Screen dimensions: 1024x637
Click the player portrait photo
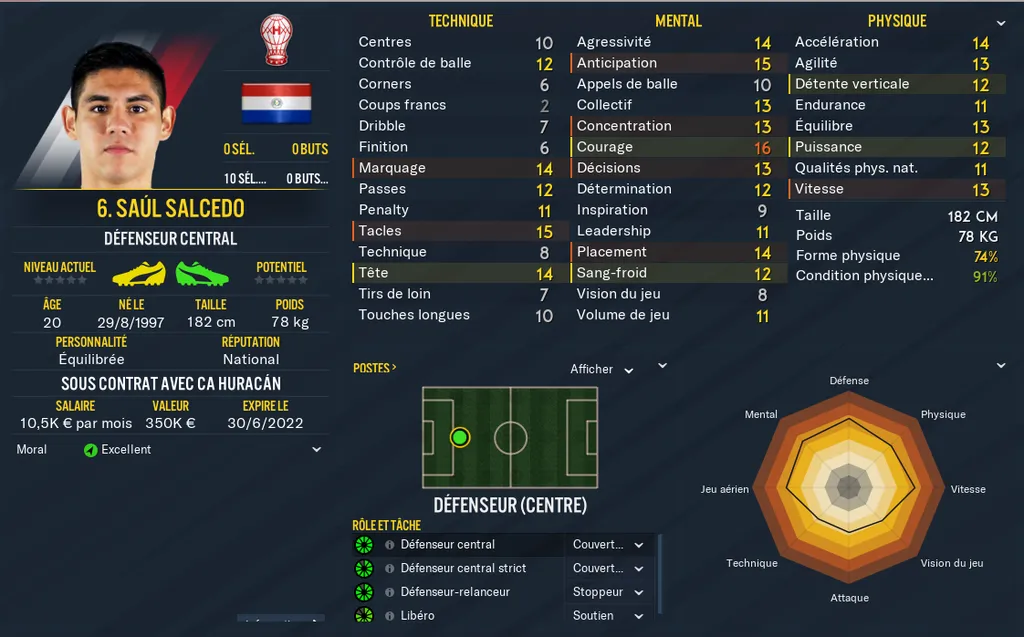click(118, 115)
